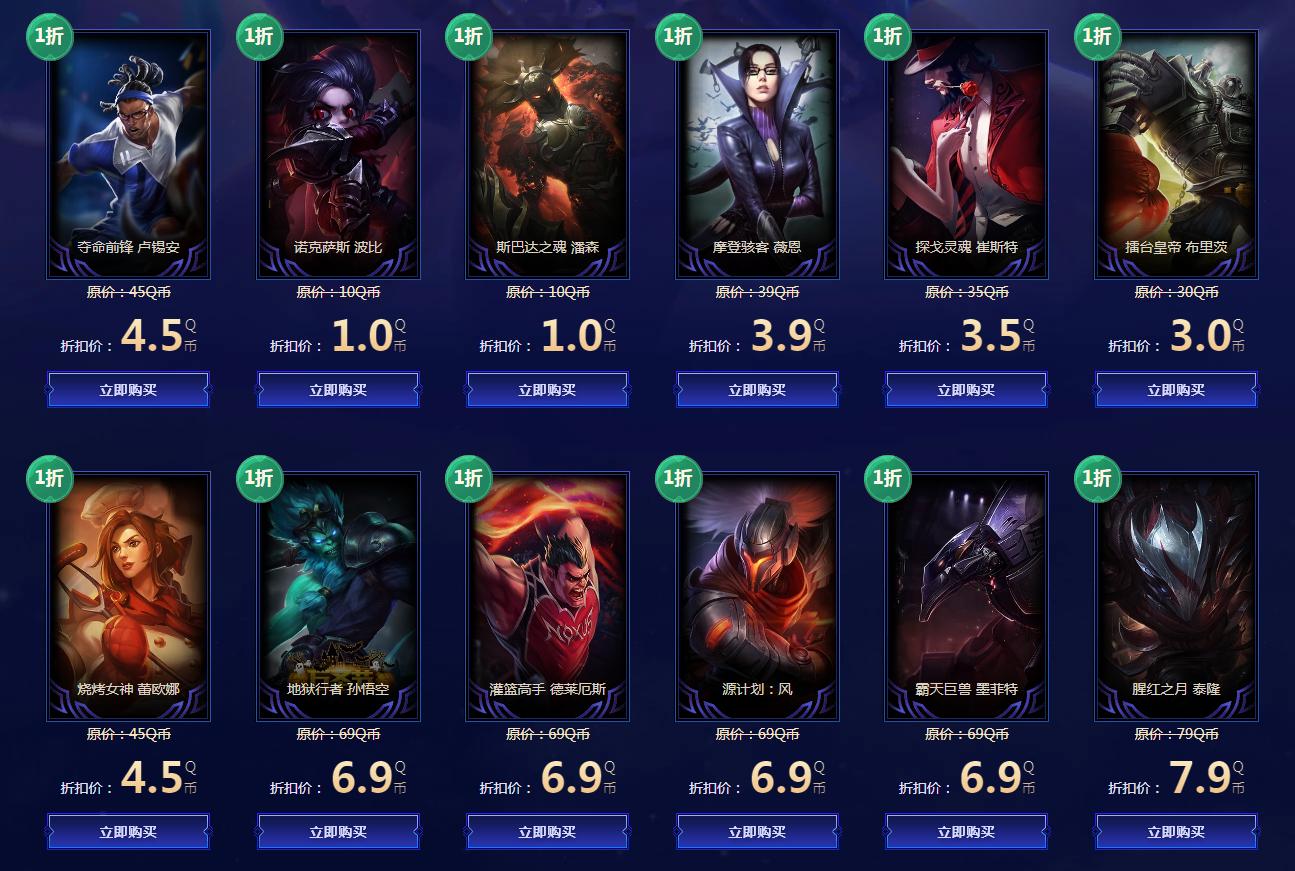Click 立即购买 under 霸天巨兽 墨菲特

[x=966, y=831]
